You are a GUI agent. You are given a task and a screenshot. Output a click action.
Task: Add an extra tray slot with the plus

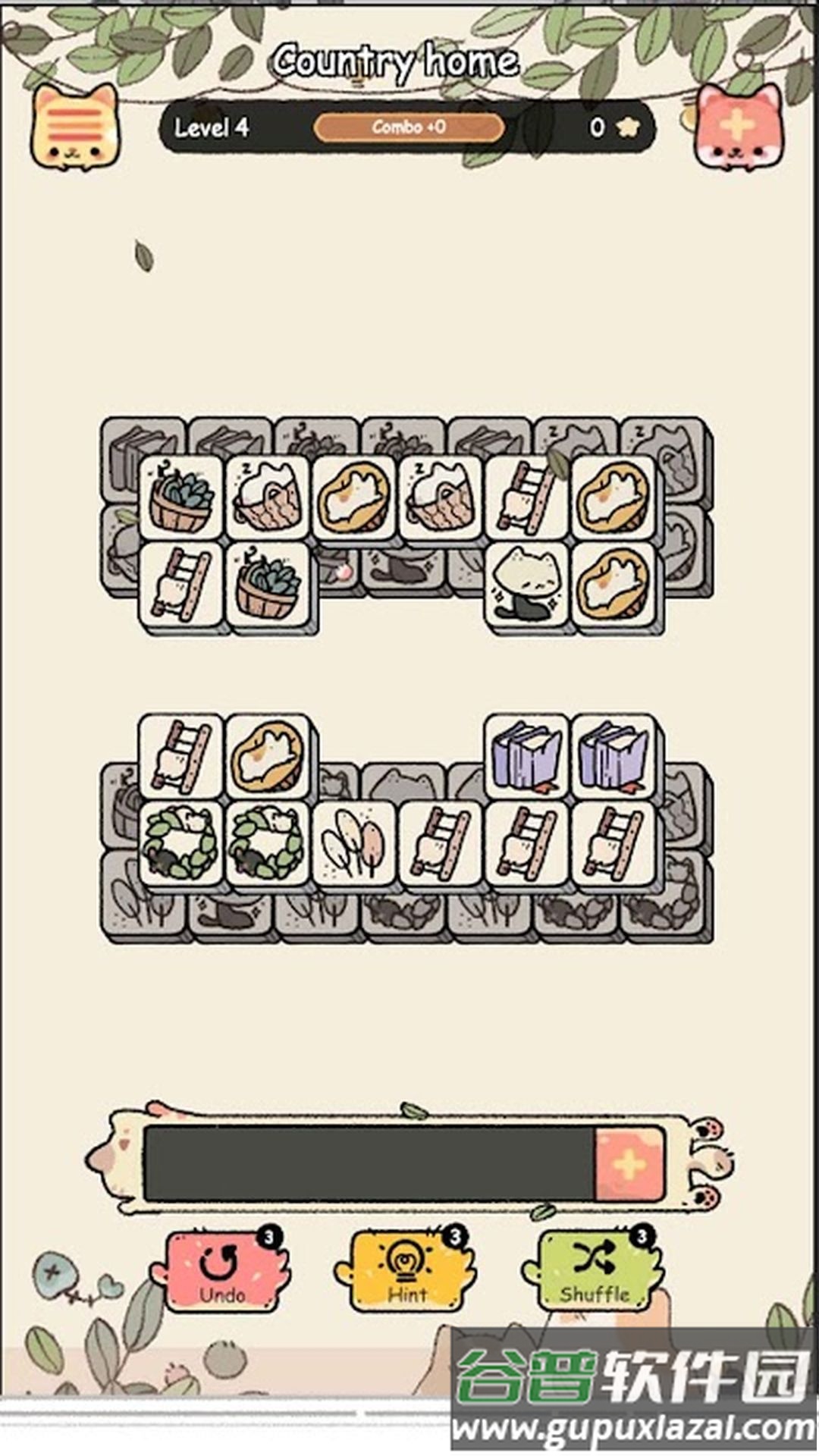click(x=629, y=1164)
